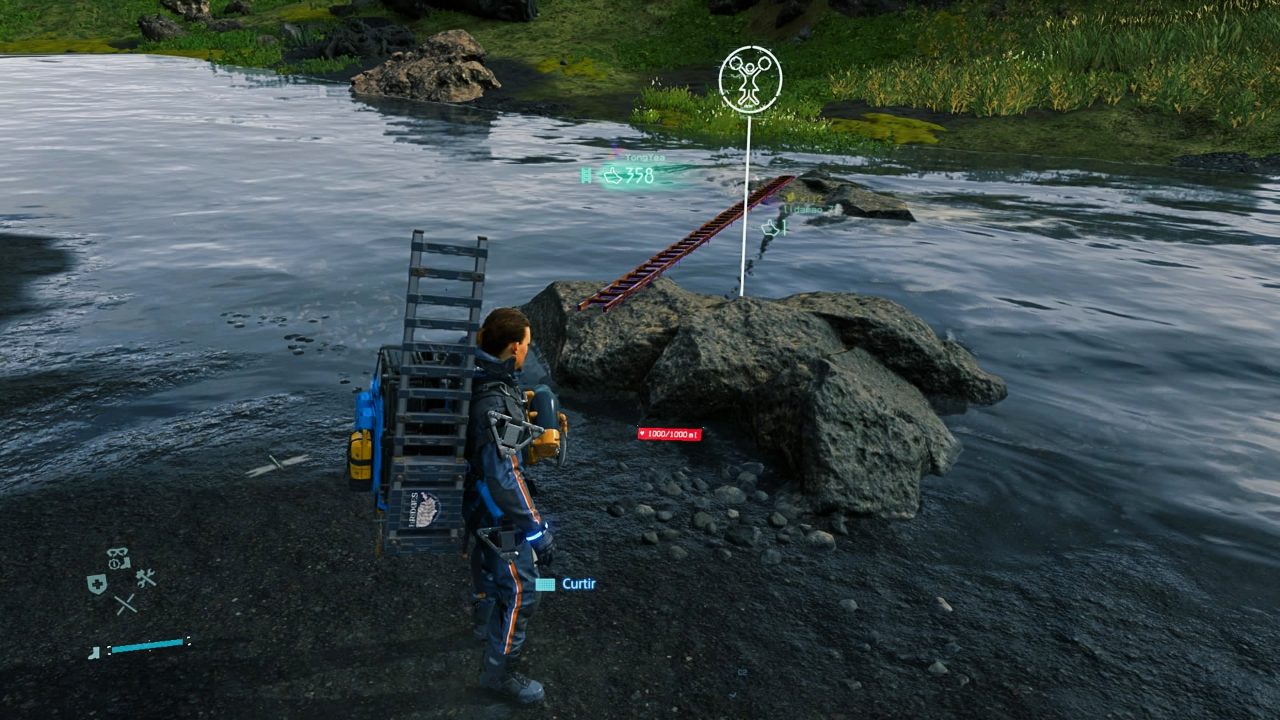Click the crossed sticks icon in the HUD

pos(125,604)
